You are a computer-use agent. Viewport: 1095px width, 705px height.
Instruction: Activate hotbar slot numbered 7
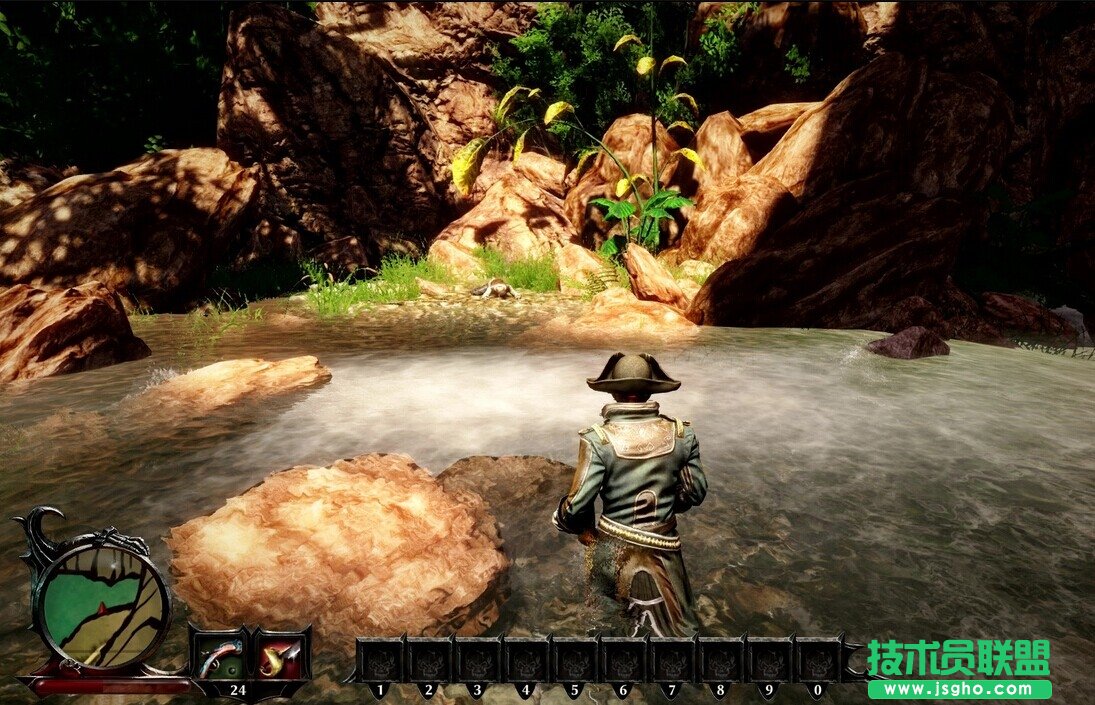pos(673,660)
